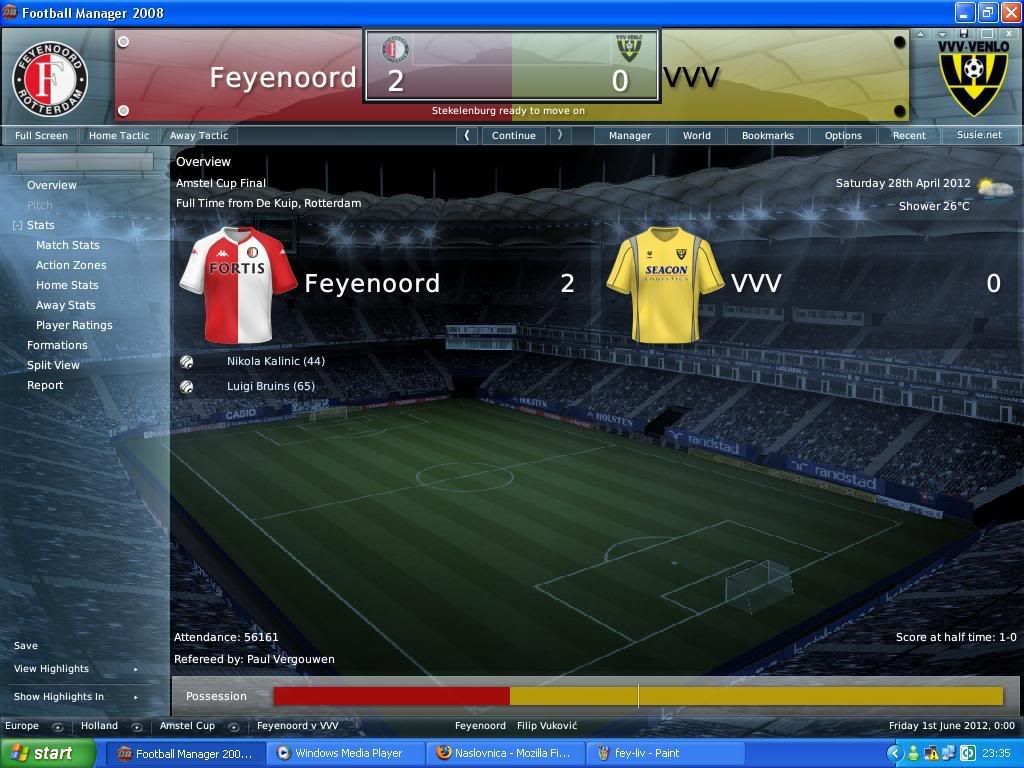View the Formations screen
1024x768 pixels.
[x=57, y=345]
